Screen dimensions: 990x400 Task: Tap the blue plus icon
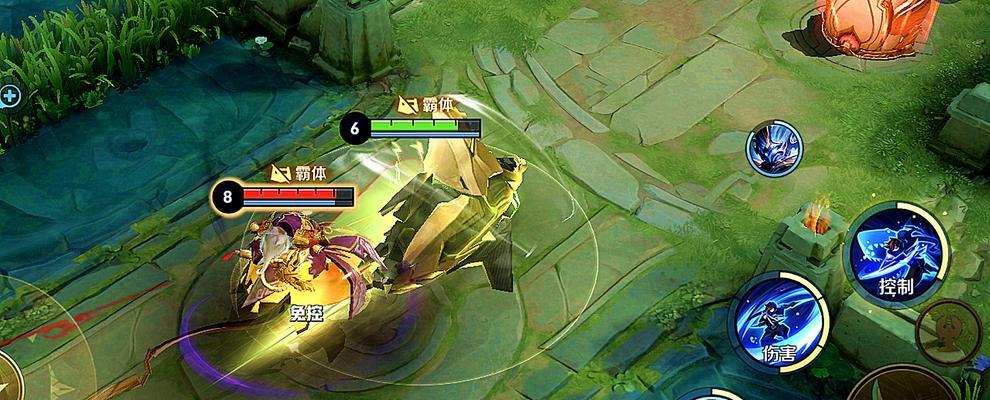pos(10,96)
